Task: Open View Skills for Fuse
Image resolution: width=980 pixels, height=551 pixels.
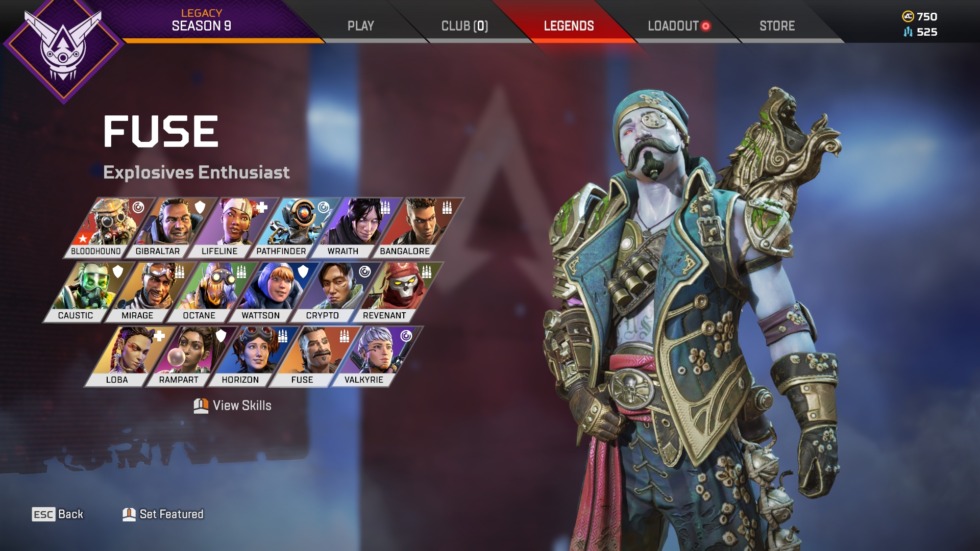Action: [x=232, y=405]
